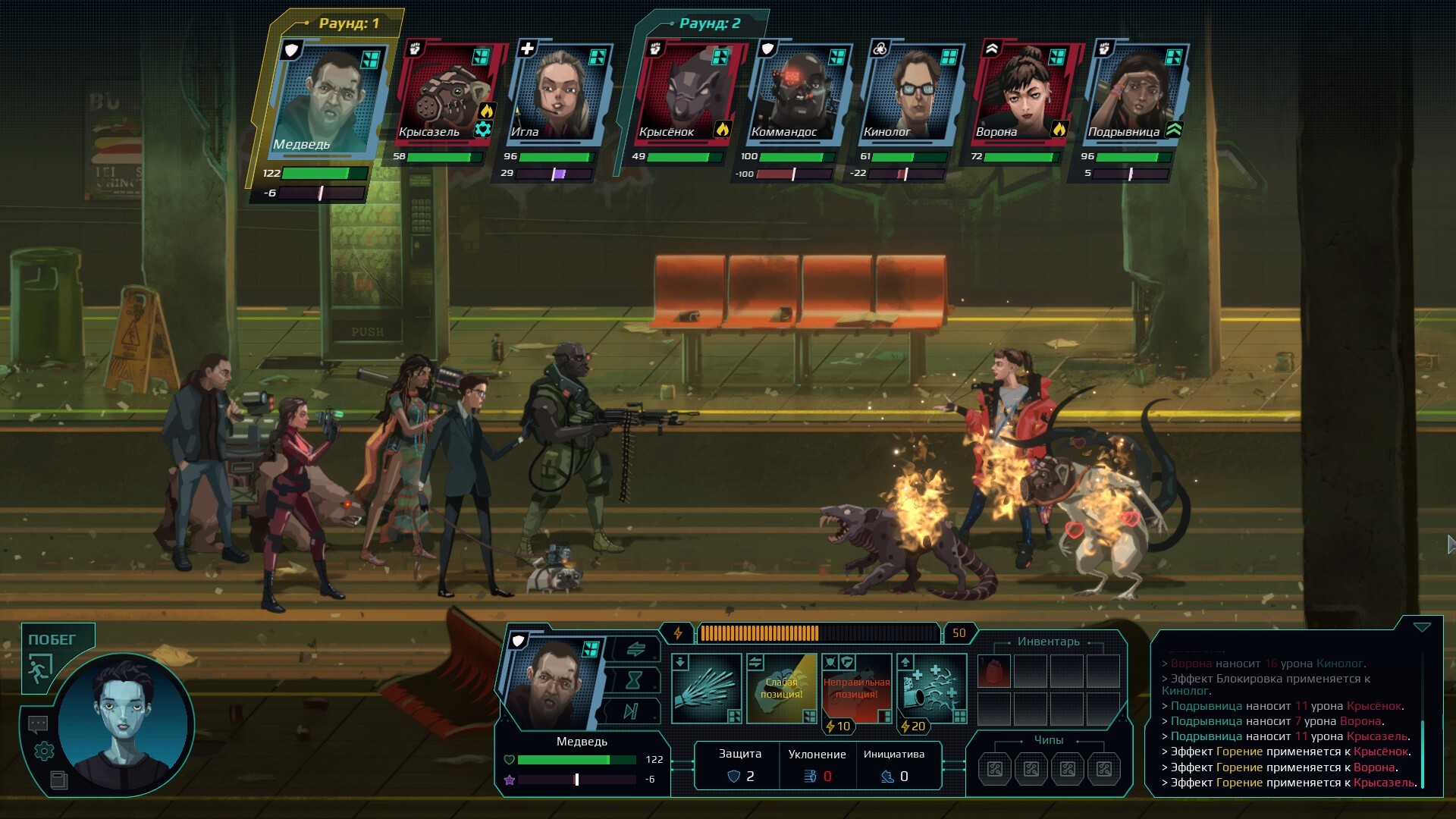Activate the healing ability costing 20 energy
This screenshot has width=1456, height=819.
[x=931, y=688]
